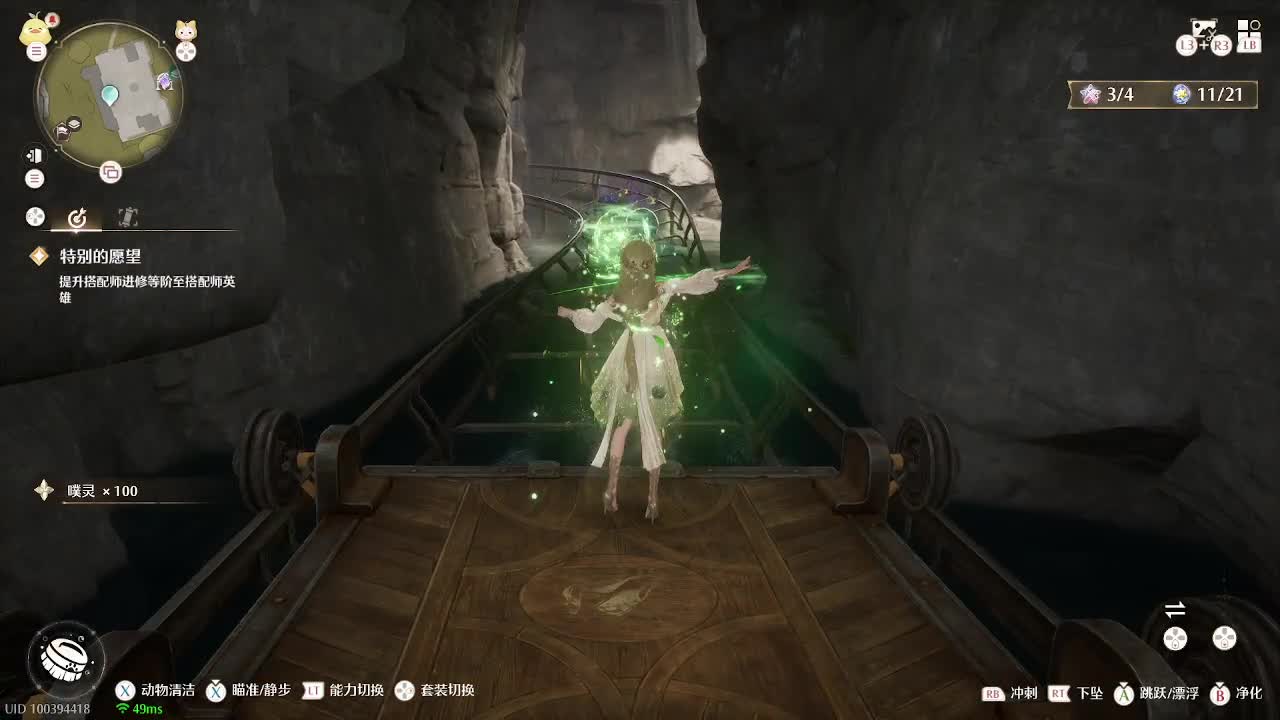The image size is (1280, 720).
Task: Switch to the target quest tracker tab
Action: click(x=77, y=217)
